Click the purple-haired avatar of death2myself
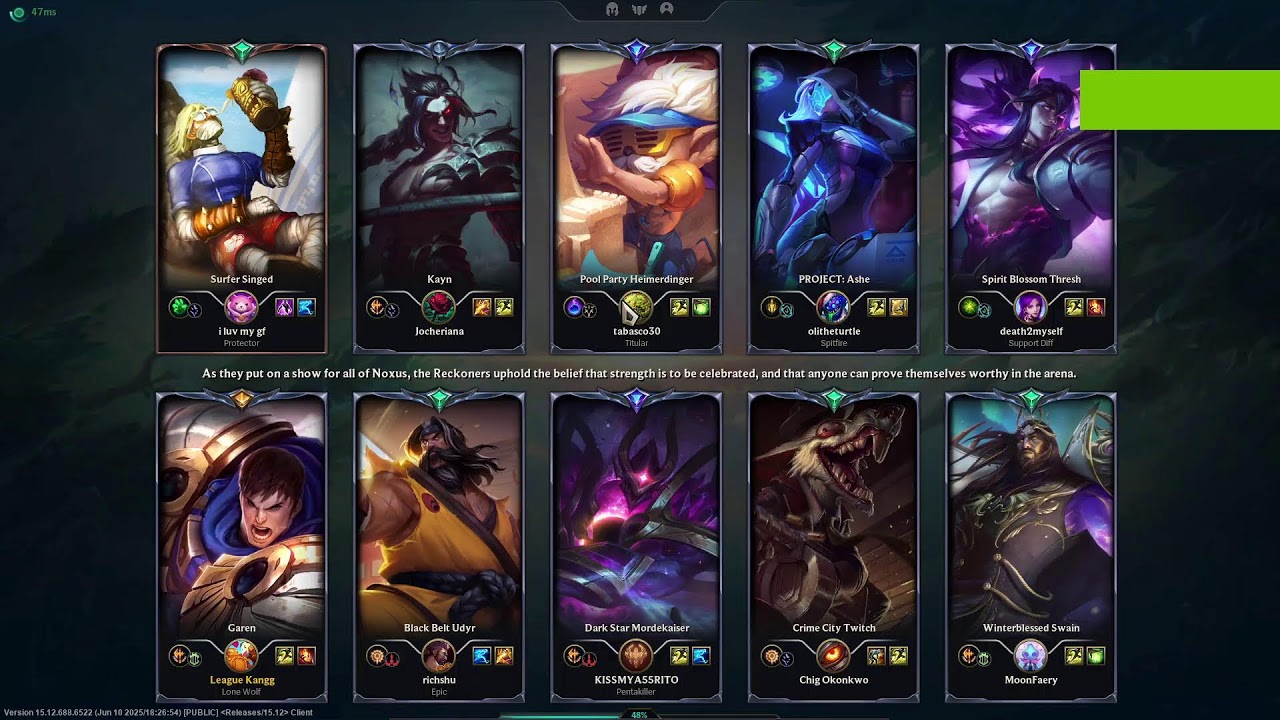This screenshot has height=720, width=1280. 1030,307
